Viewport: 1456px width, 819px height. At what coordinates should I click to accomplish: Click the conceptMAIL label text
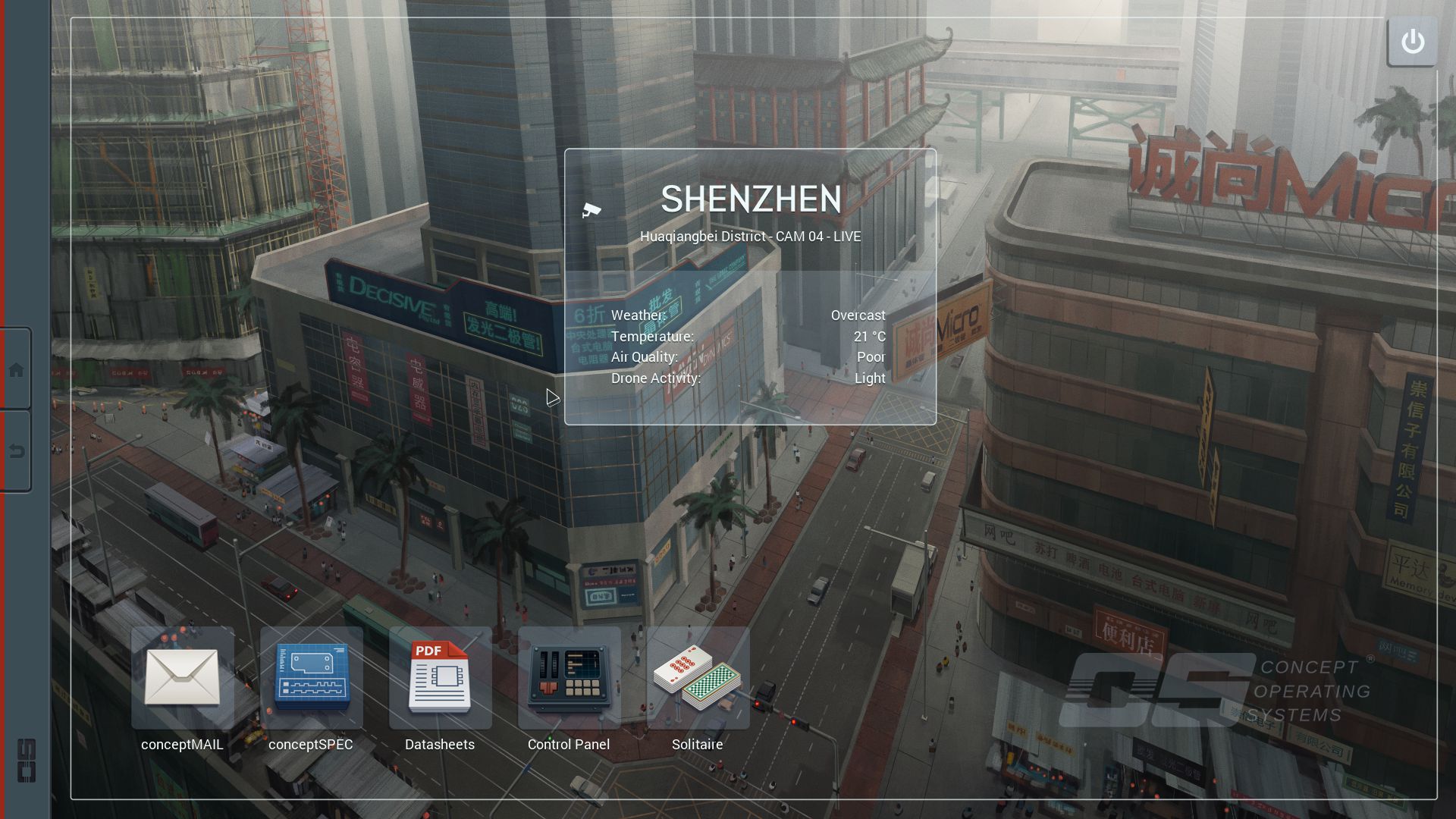[182, 744]
